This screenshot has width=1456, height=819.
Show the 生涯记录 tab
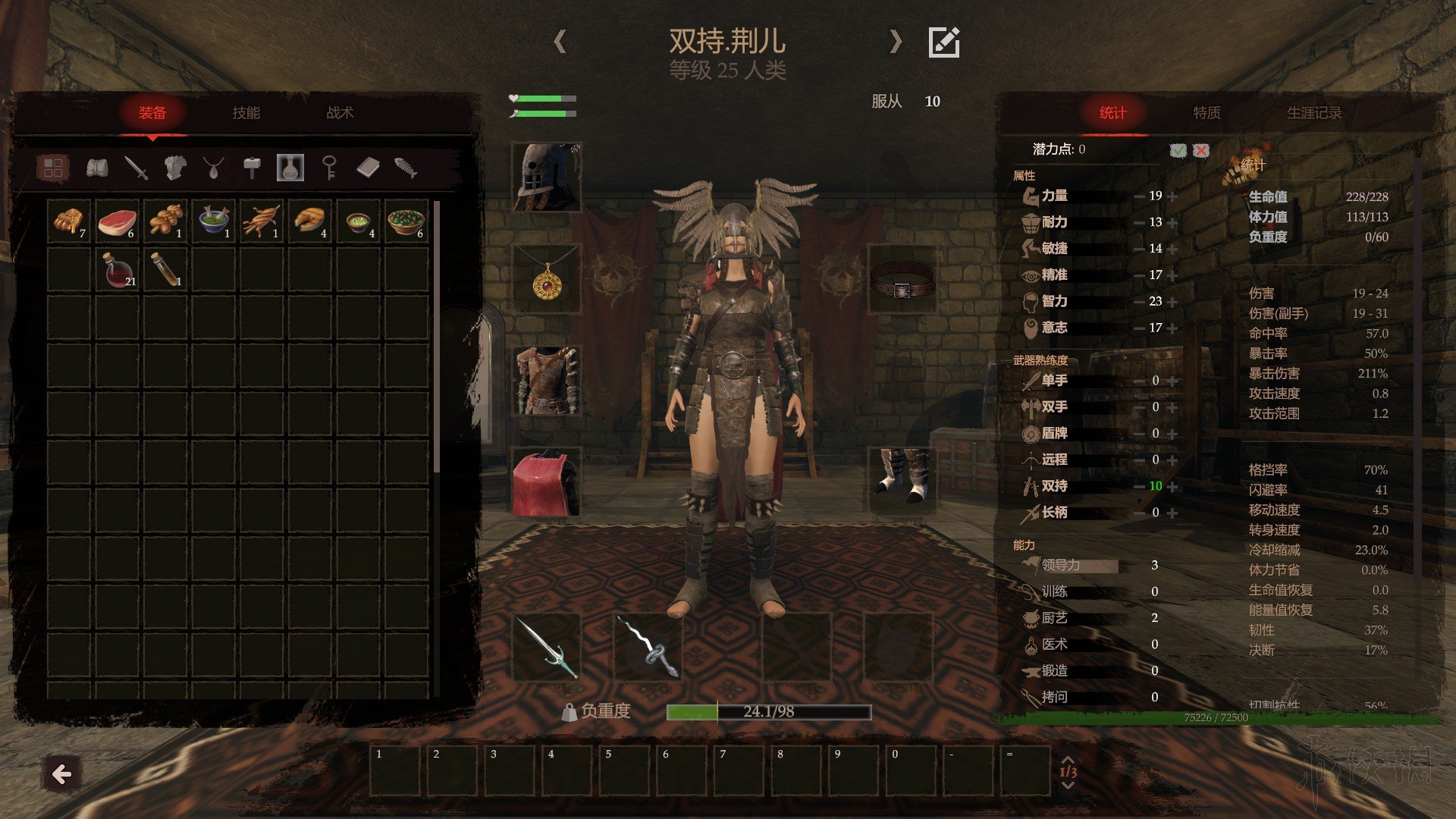click(1313, 113)
